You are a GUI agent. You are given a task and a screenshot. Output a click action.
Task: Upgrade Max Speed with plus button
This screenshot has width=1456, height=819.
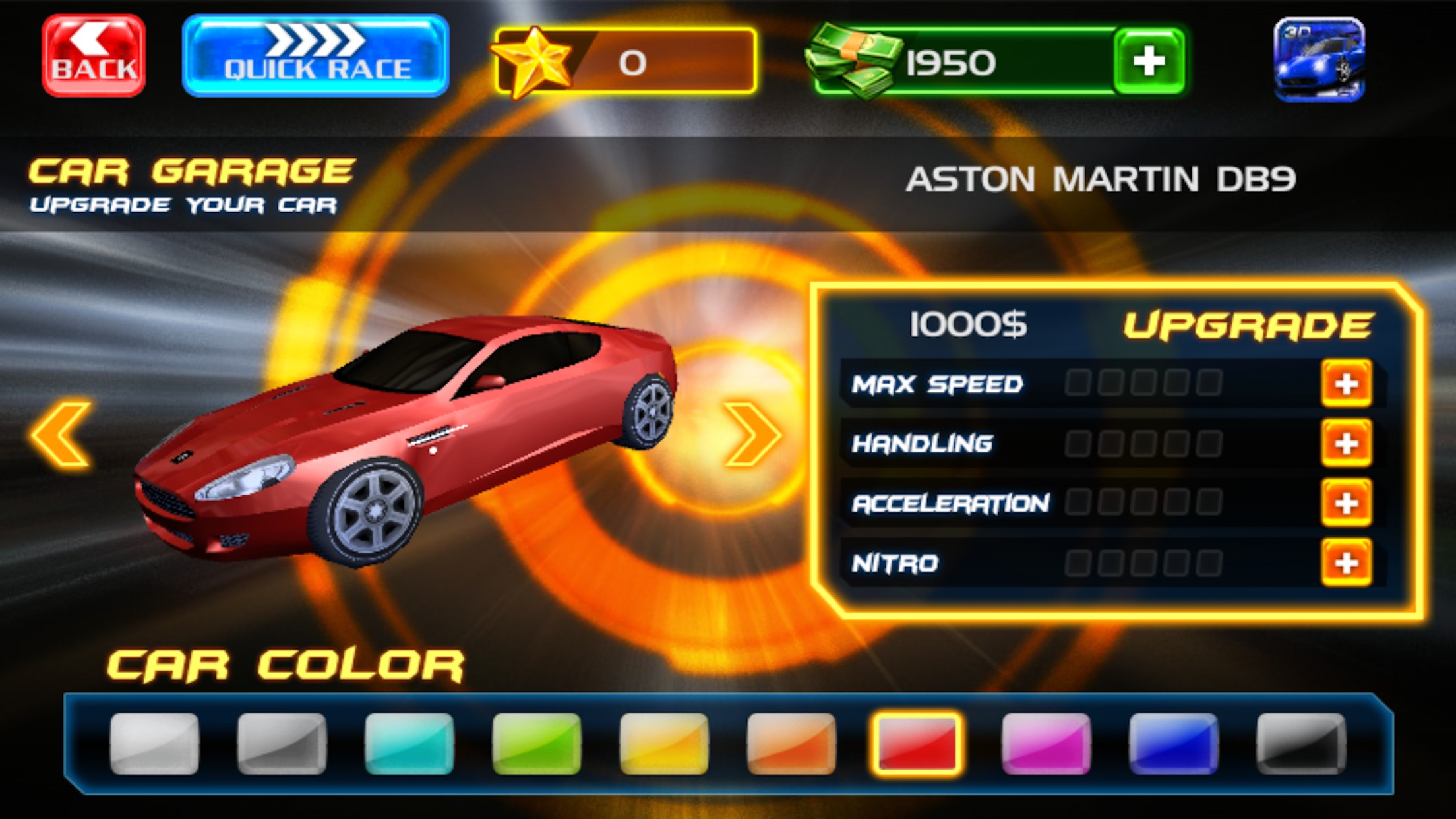[1346, 384]
